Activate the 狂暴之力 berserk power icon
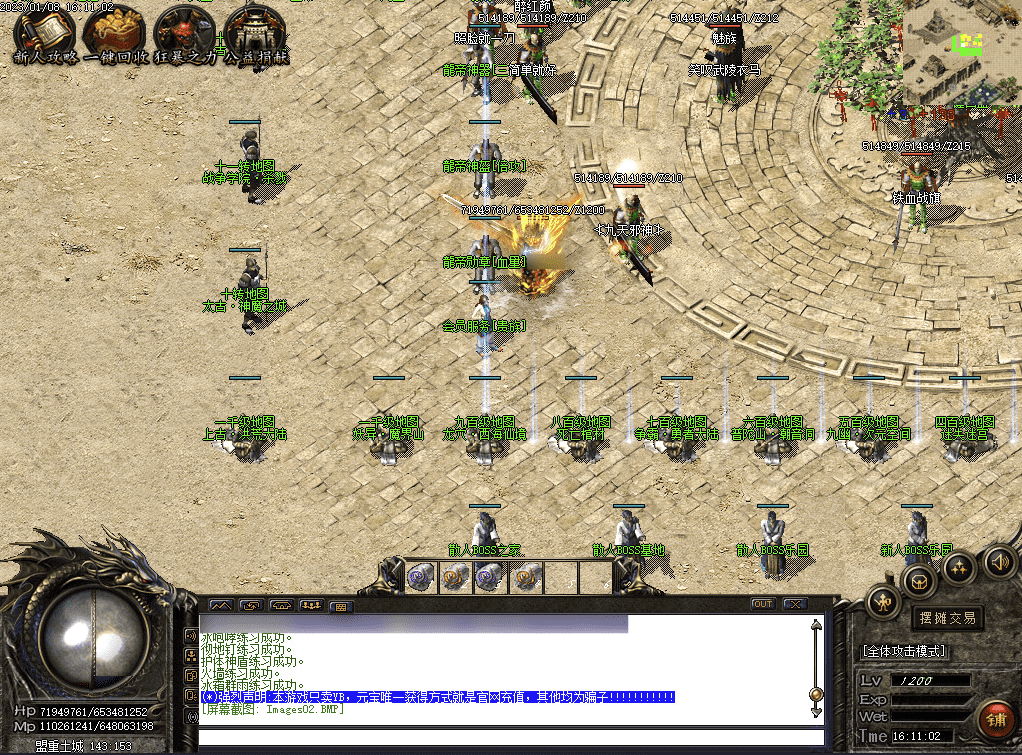This screenshot has width=1022, height=755. pos(184,35)
